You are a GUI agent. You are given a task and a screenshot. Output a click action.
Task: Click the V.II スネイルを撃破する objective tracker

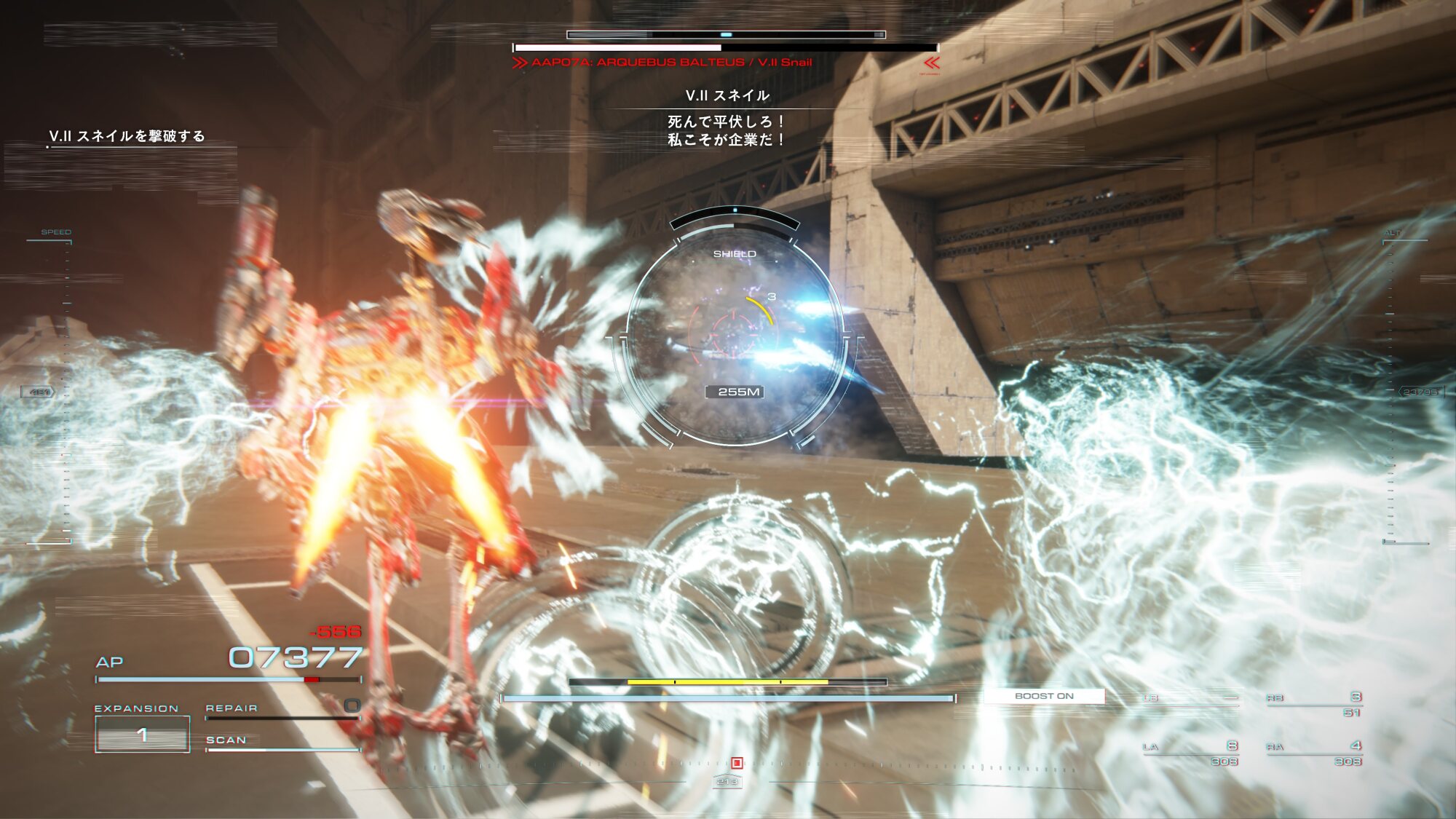(x=127, y=136)
